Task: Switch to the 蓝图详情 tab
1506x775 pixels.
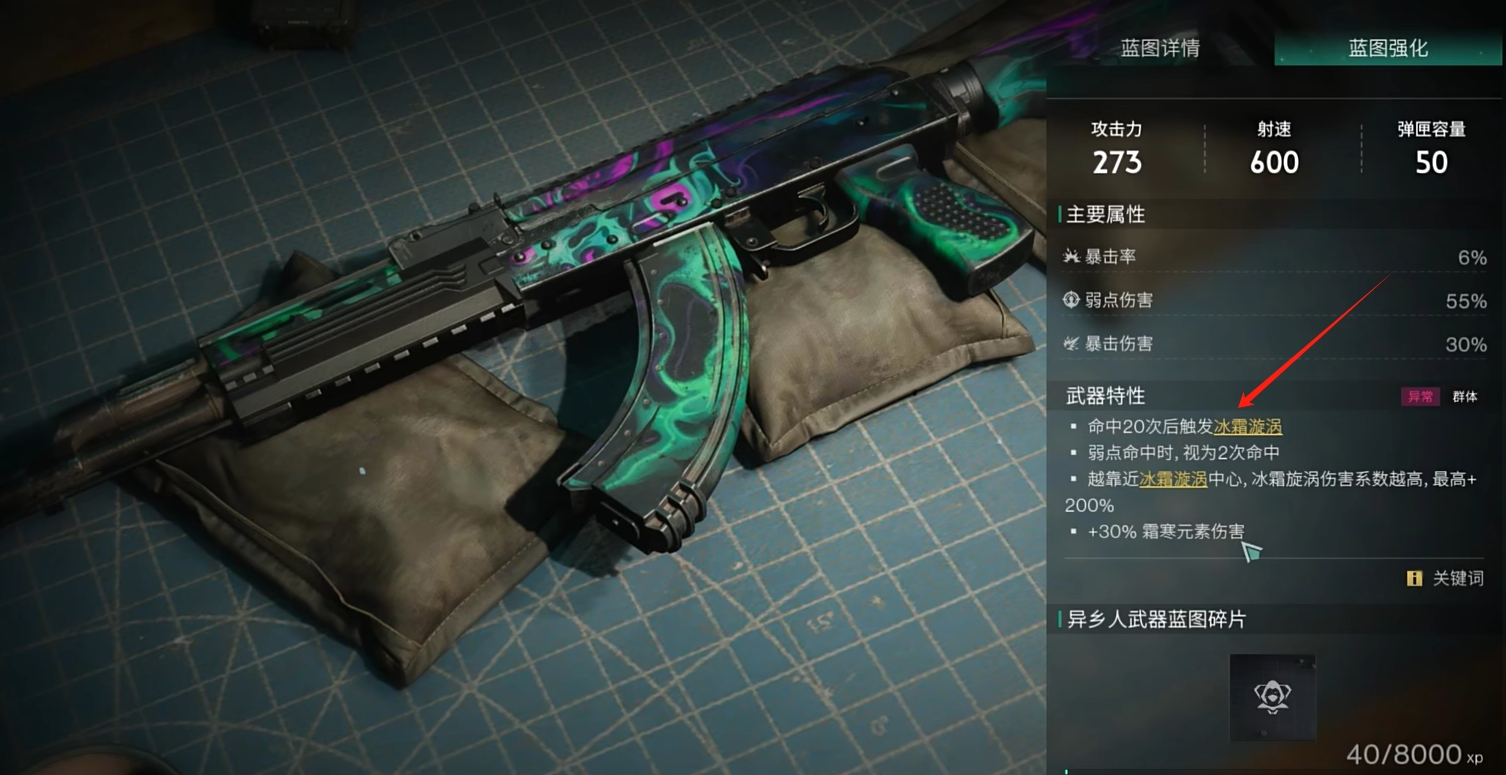Action: click(x=1160, y=48)
